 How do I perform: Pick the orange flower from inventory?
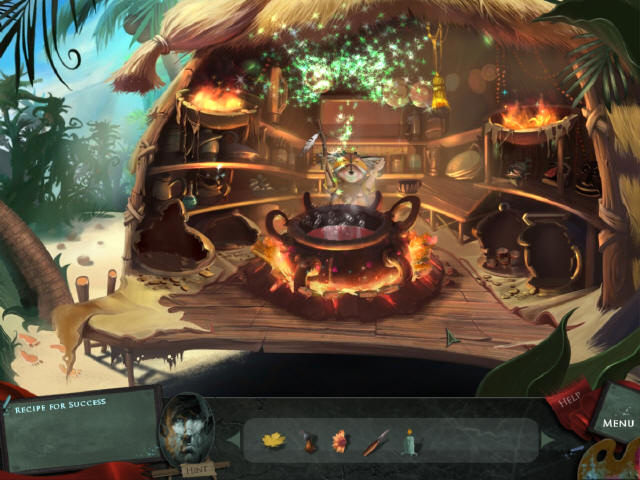click(339, 441)
